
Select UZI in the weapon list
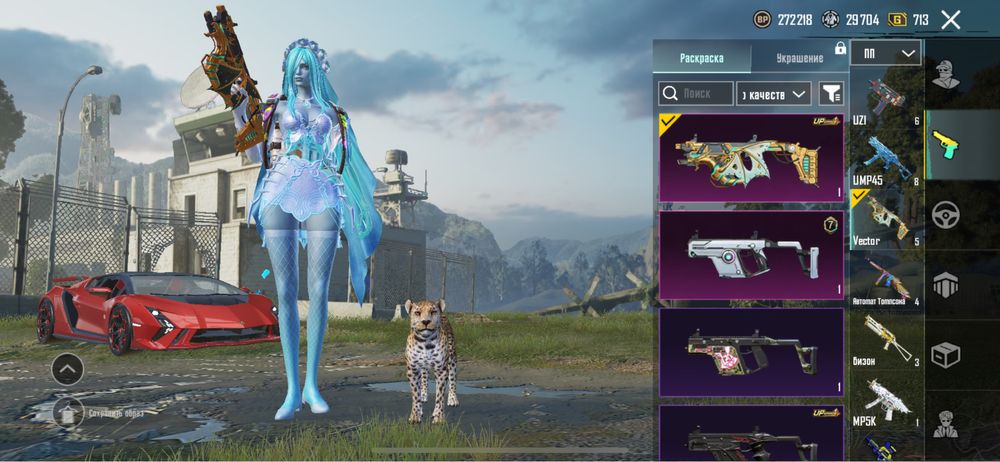tap(886, 100)
